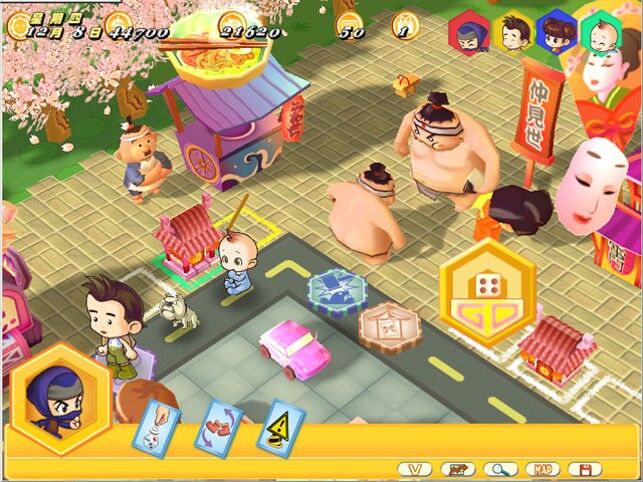Activate the magnifying glass search button

pyautogui.click(x=497, y=468)
